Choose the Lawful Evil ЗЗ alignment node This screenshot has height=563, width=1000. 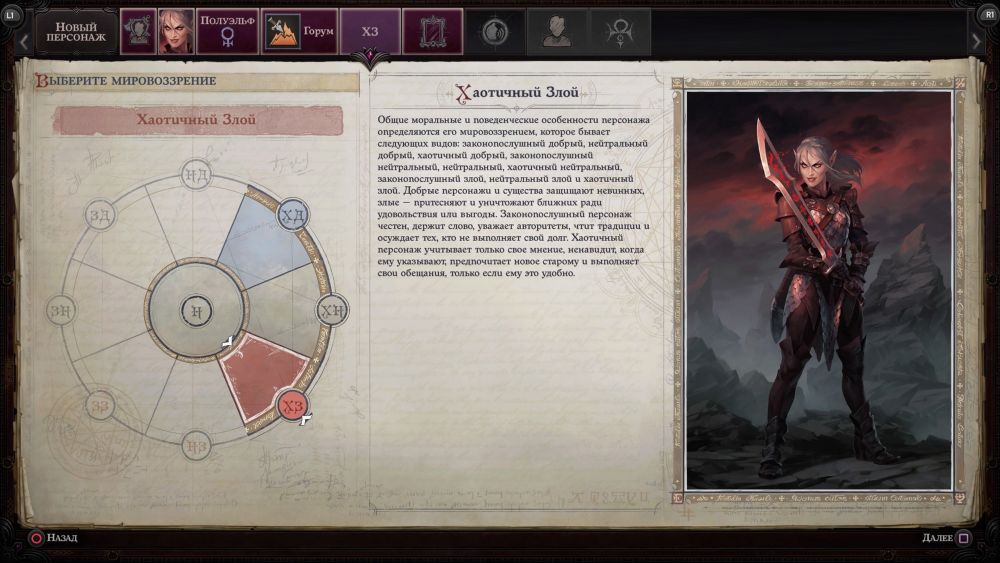(x=100, y=405)
